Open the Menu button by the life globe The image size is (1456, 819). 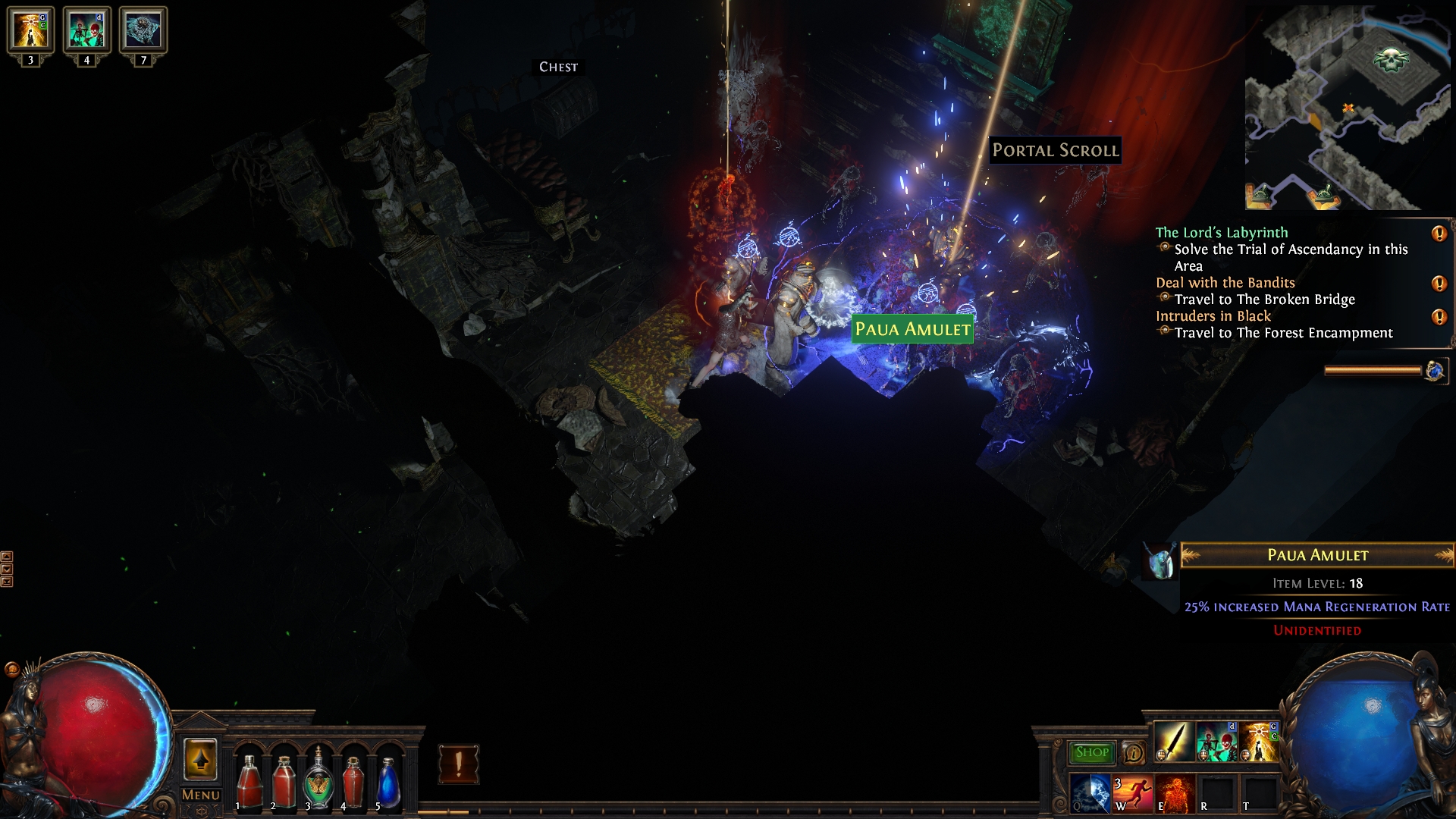coord(201,795)
